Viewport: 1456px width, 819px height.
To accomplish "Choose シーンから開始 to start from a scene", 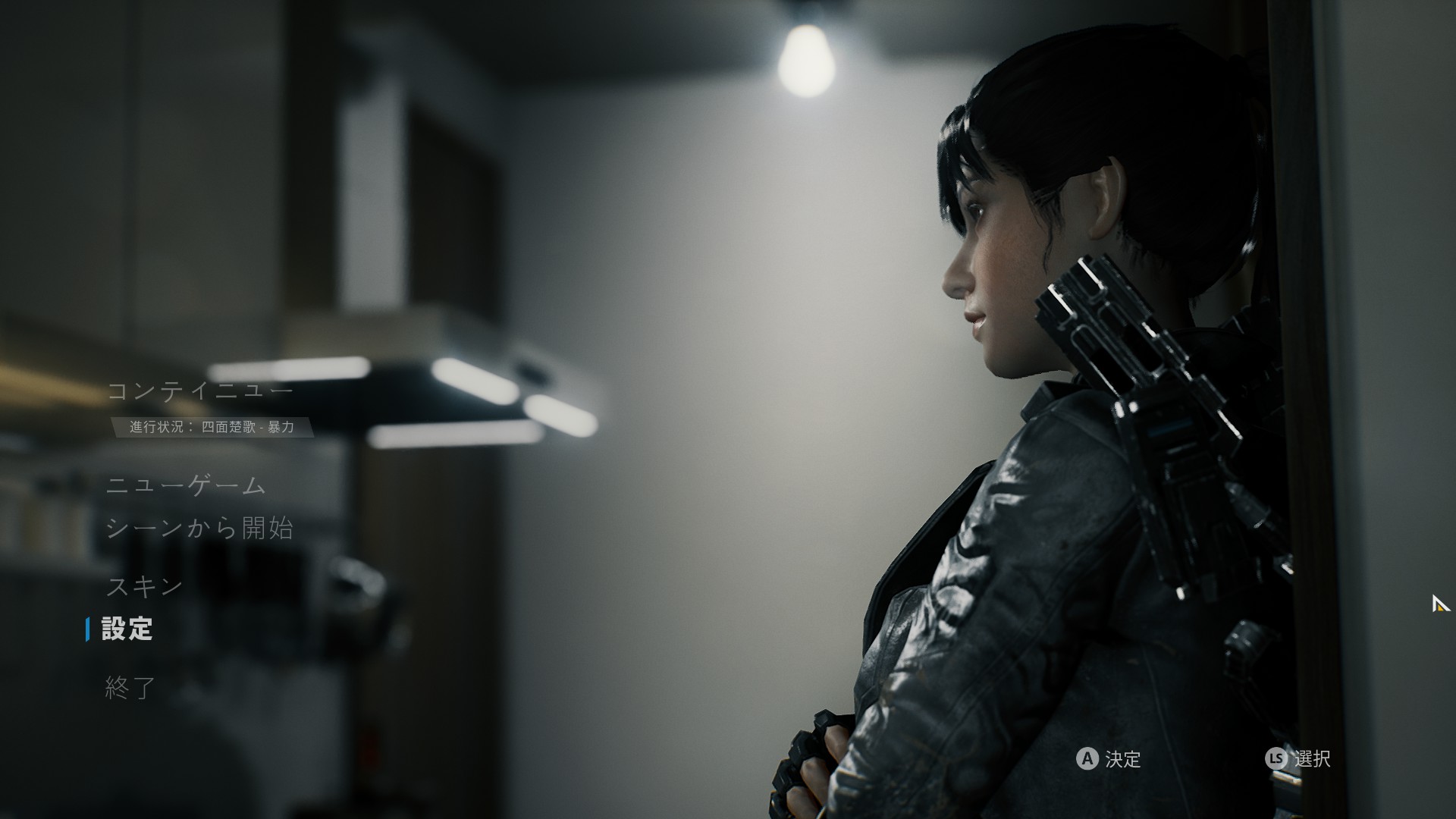I will [199, 528].
